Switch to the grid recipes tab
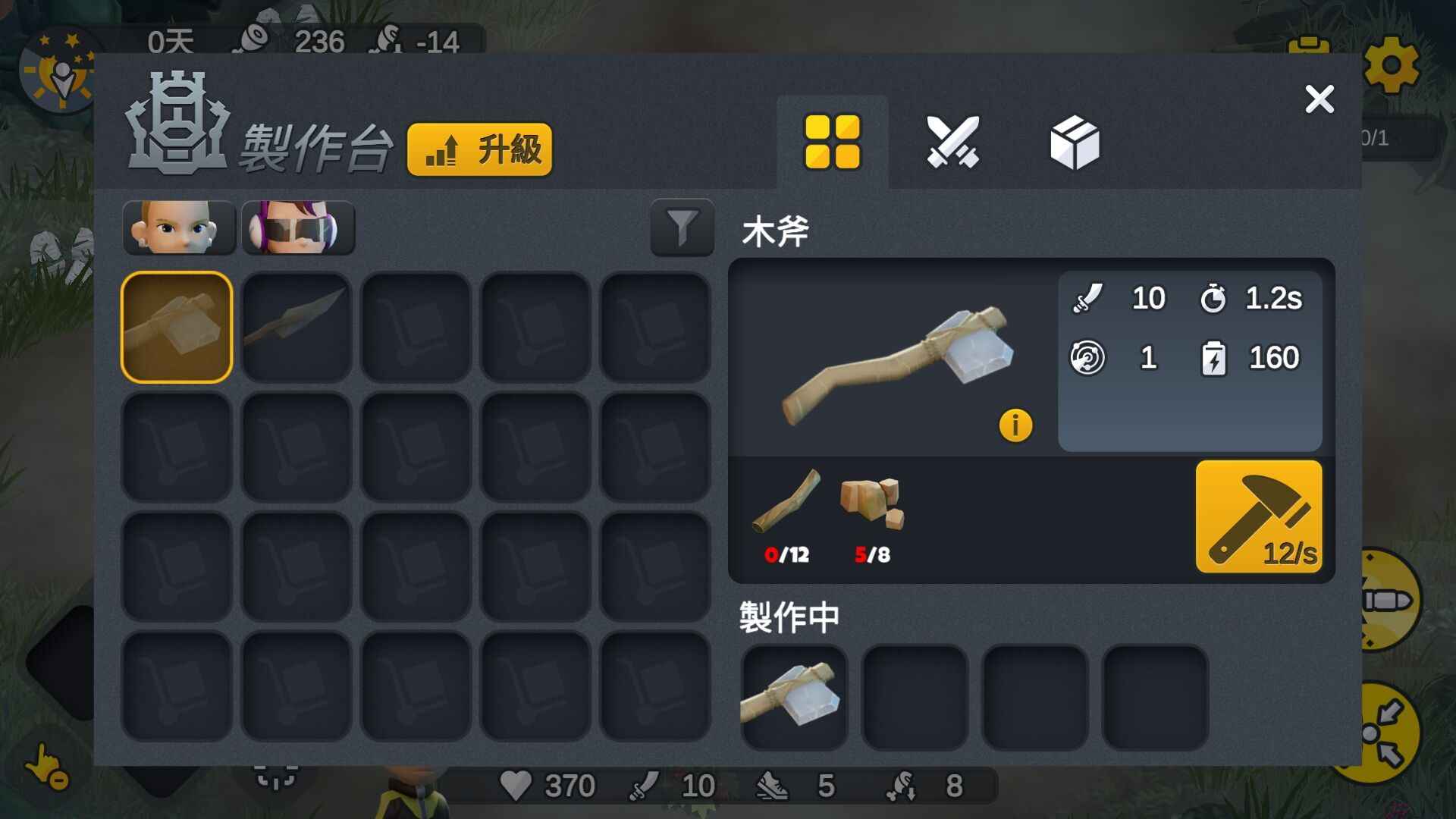This screenshot has height=819, width=1456. [833, 141]
